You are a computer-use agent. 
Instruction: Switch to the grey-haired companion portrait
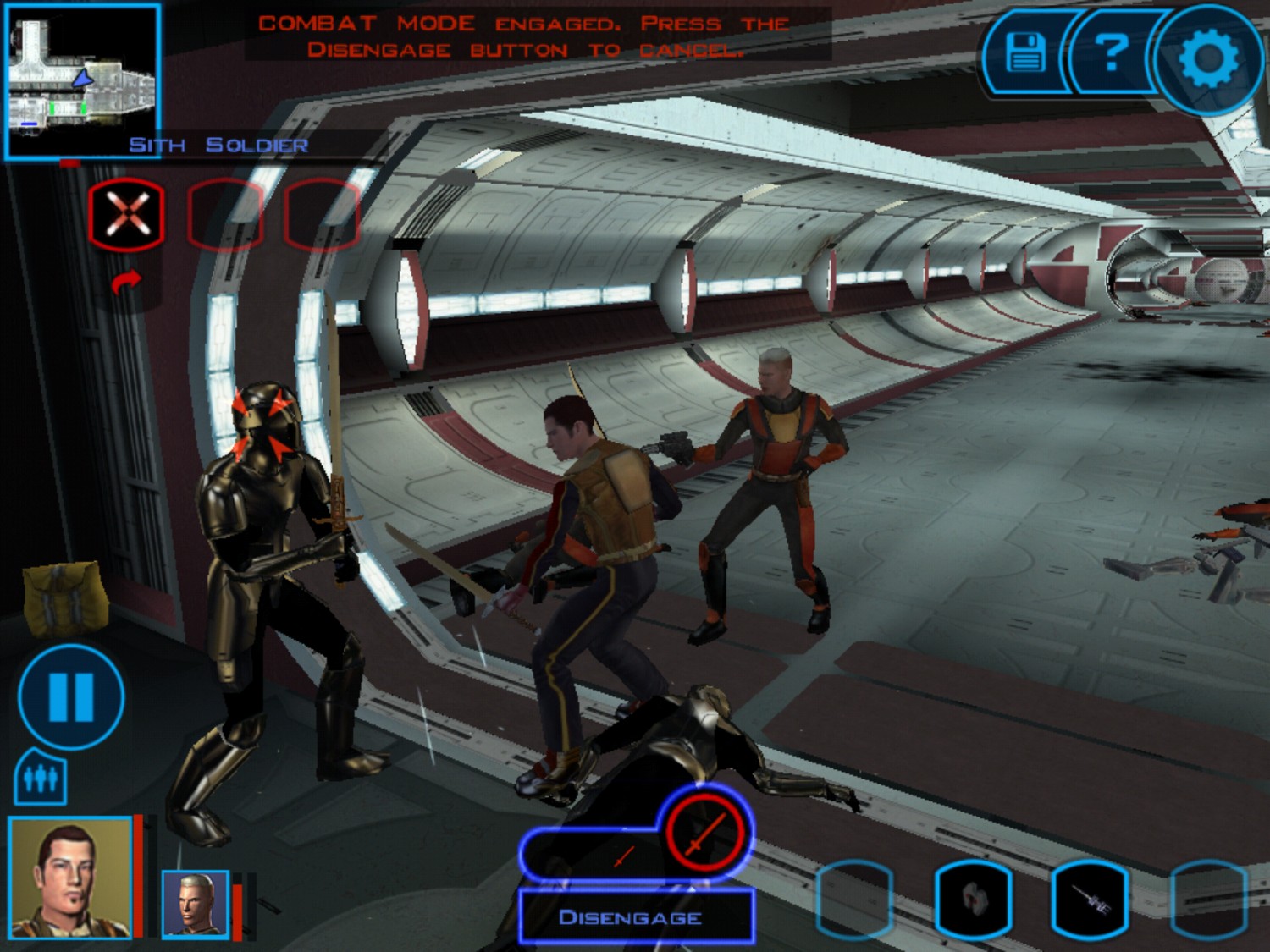[196, 904]
